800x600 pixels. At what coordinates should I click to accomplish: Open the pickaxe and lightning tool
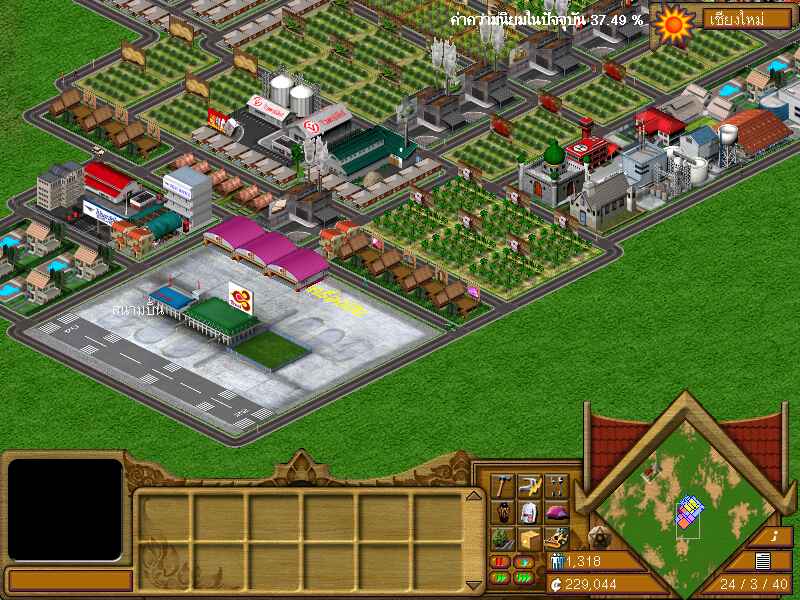pyautogui.click(x=530, y=487)
